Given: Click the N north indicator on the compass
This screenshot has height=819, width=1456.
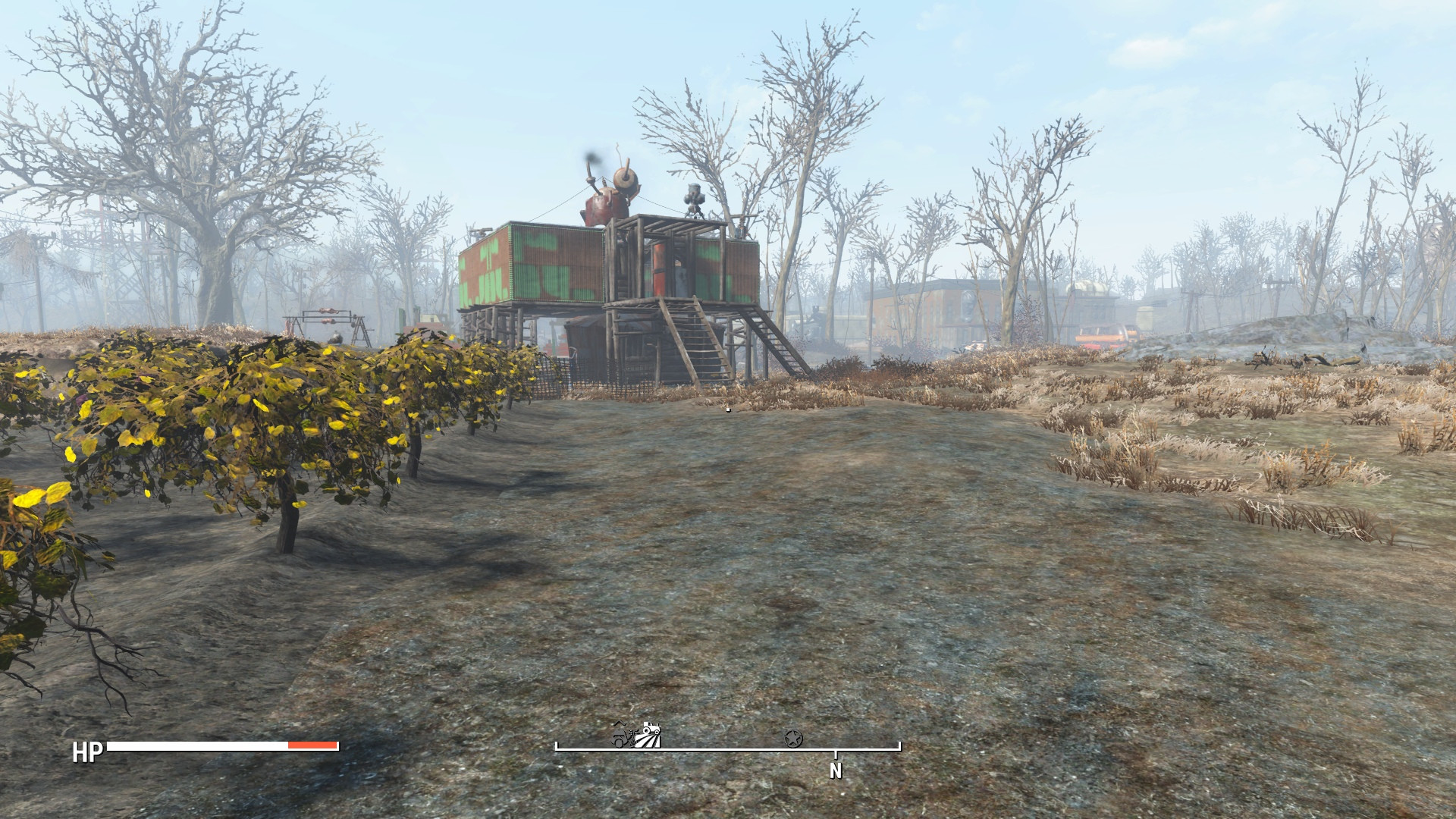Looking at the screenshot, I should pyautogui.click(x=836, y=770).
